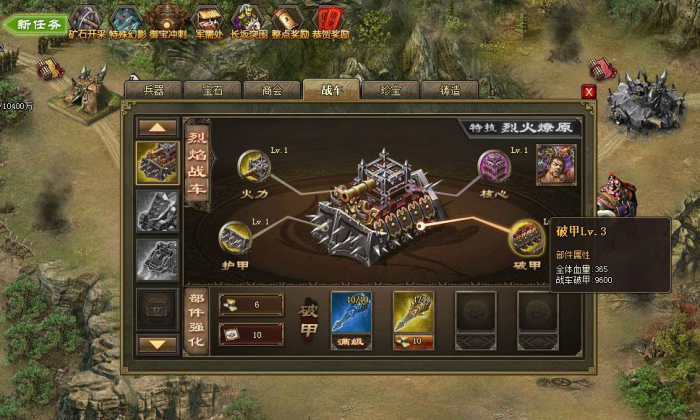Switch to the 商会 guild tab
This screenshot has width=700, height=420.
point(271,90)
